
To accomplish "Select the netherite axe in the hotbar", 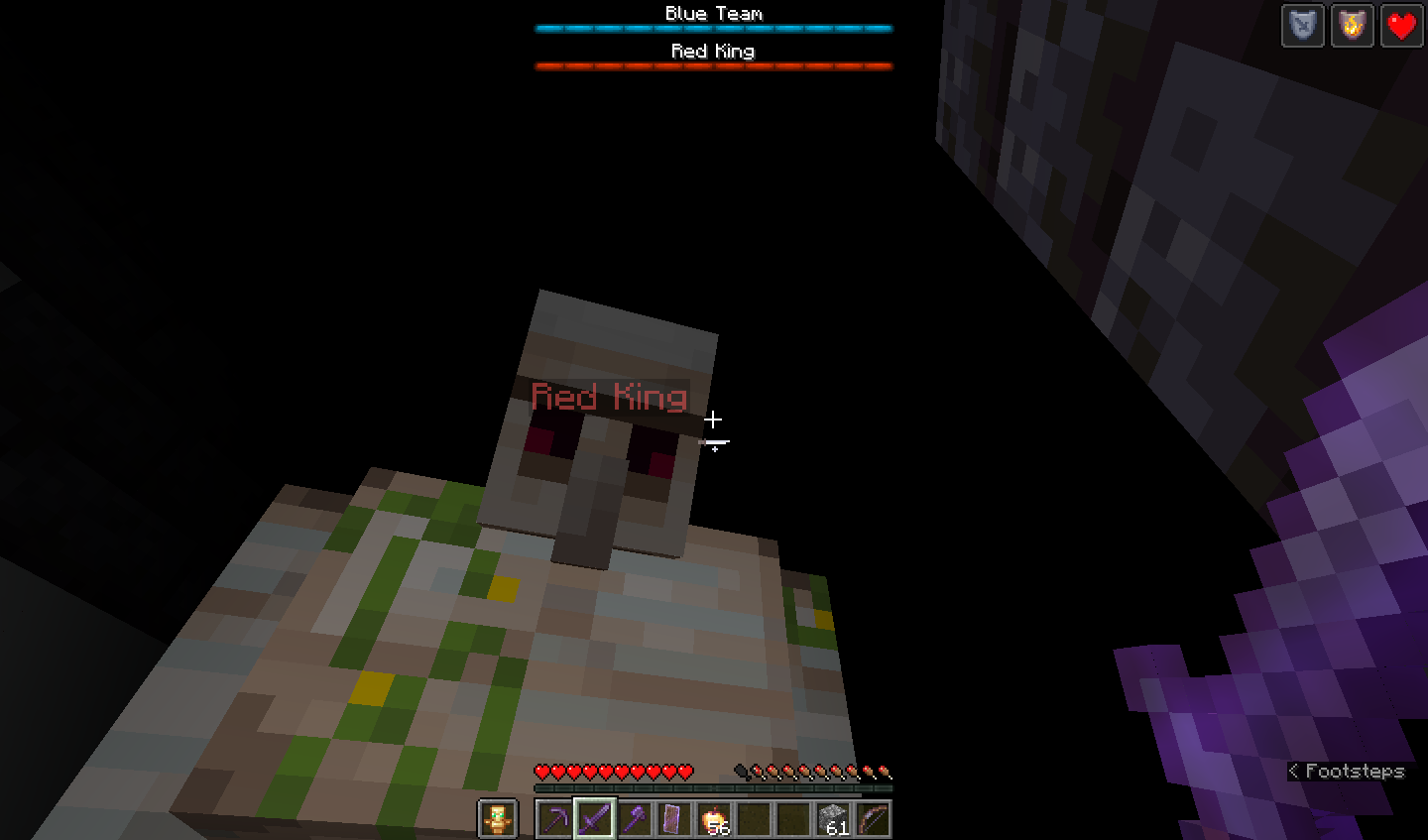I will pyautogui.click(x=637, y=817).
